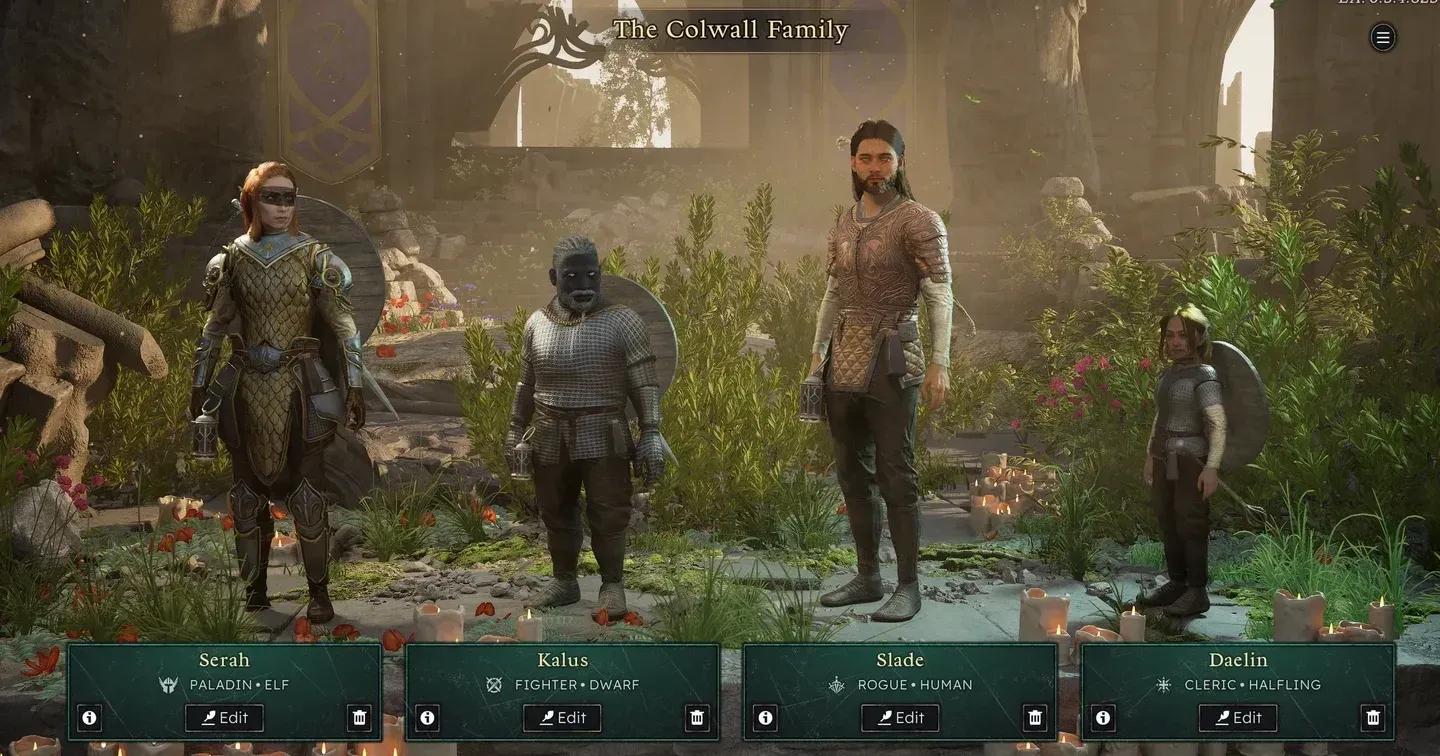Click the Cleric class icon on Daelin's card

coord(1164,685)
